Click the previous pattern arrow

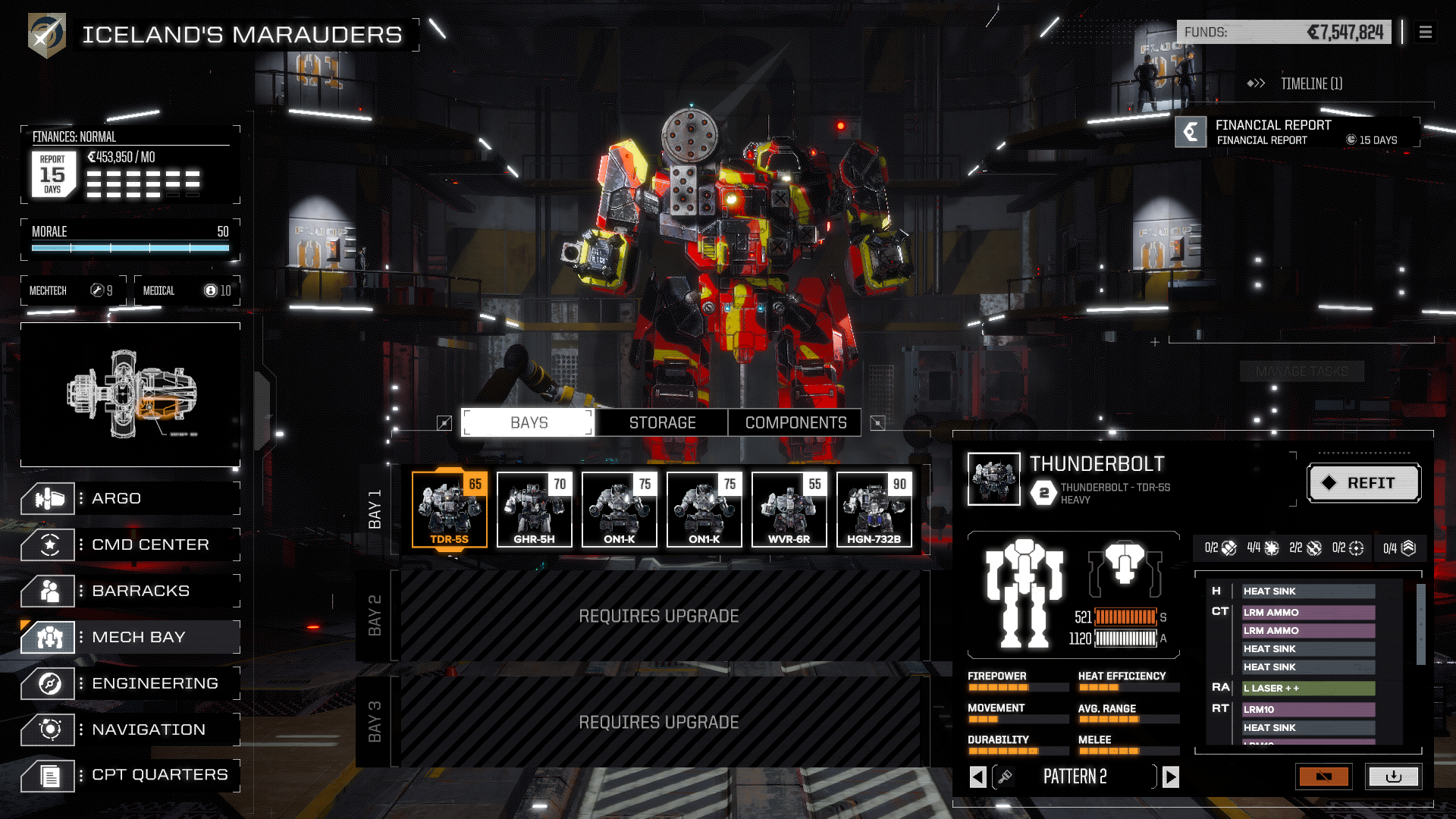pos(978,777)
